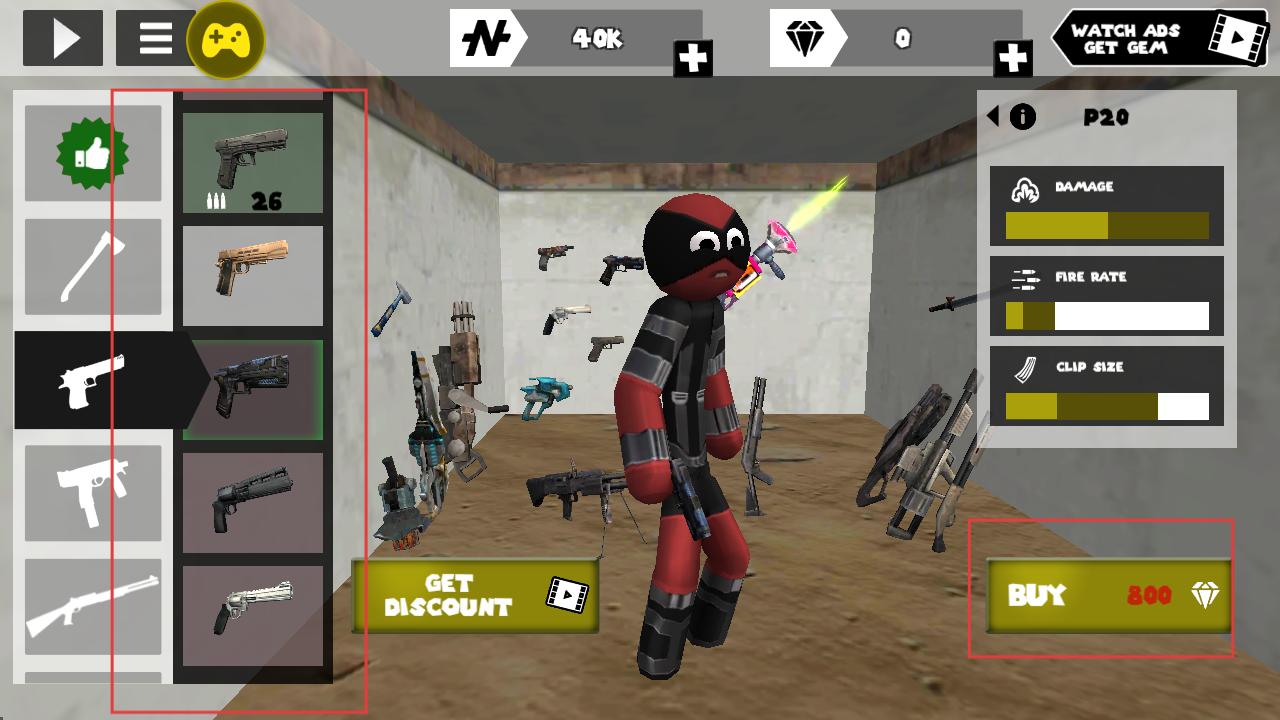Open the P20 info icon
This screenshot has width=1280, height=720.
tap(1023, 117)
